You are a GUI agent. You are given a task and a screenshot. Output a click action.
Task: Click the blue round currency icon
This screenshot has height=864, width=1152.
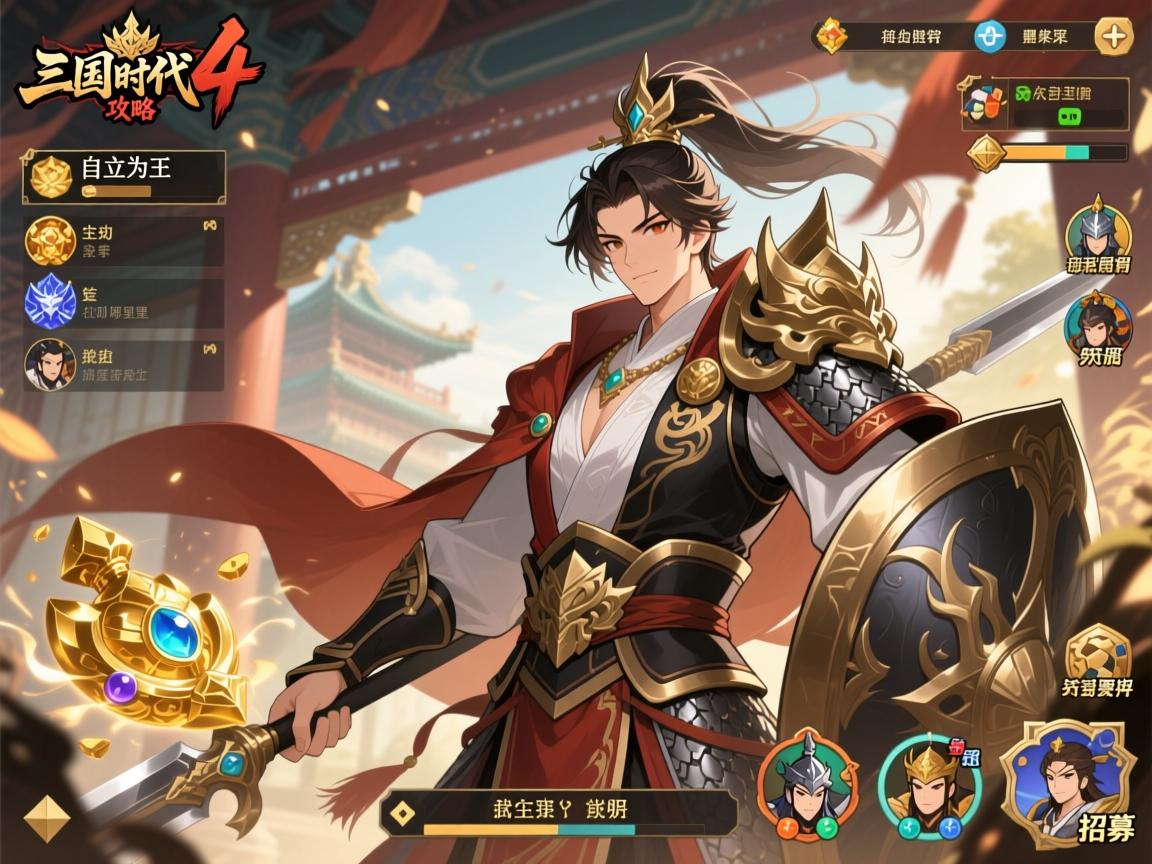click(989, 37)
